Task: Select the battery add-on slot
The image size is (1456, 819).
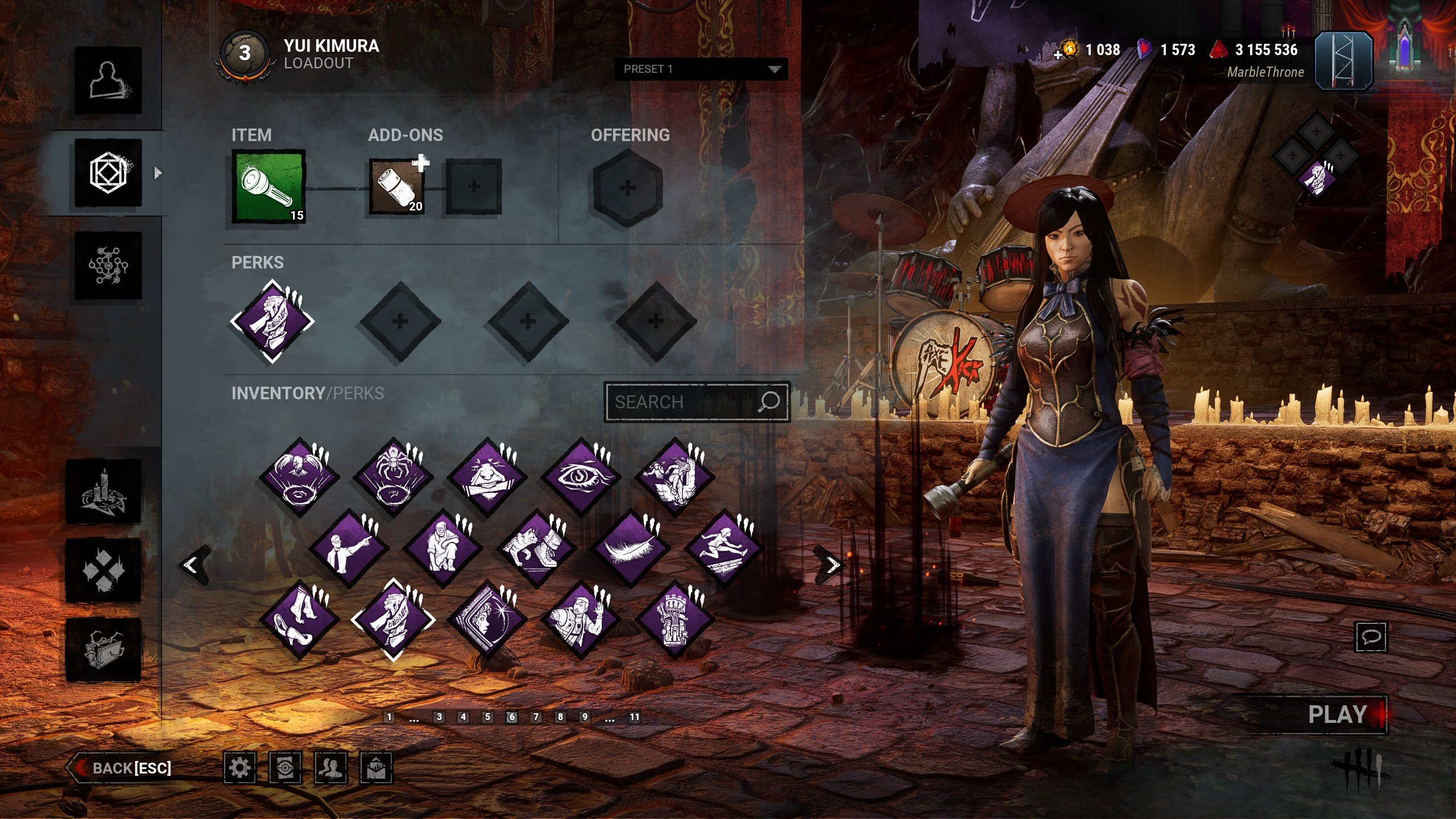Action: click(397, 187)
